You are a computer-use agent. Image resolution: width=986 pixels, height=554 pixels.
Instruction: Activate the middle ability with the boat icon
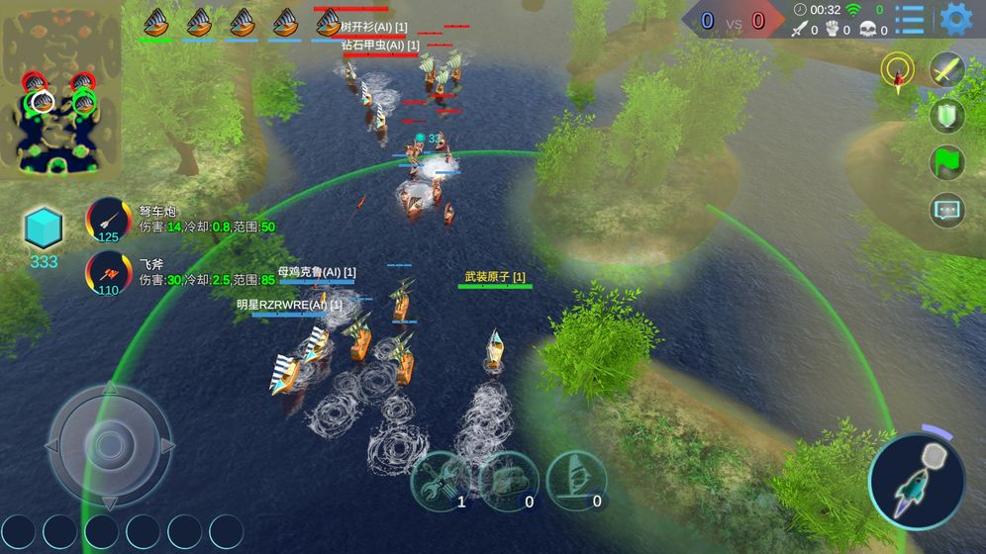click(x=509, y=481)
